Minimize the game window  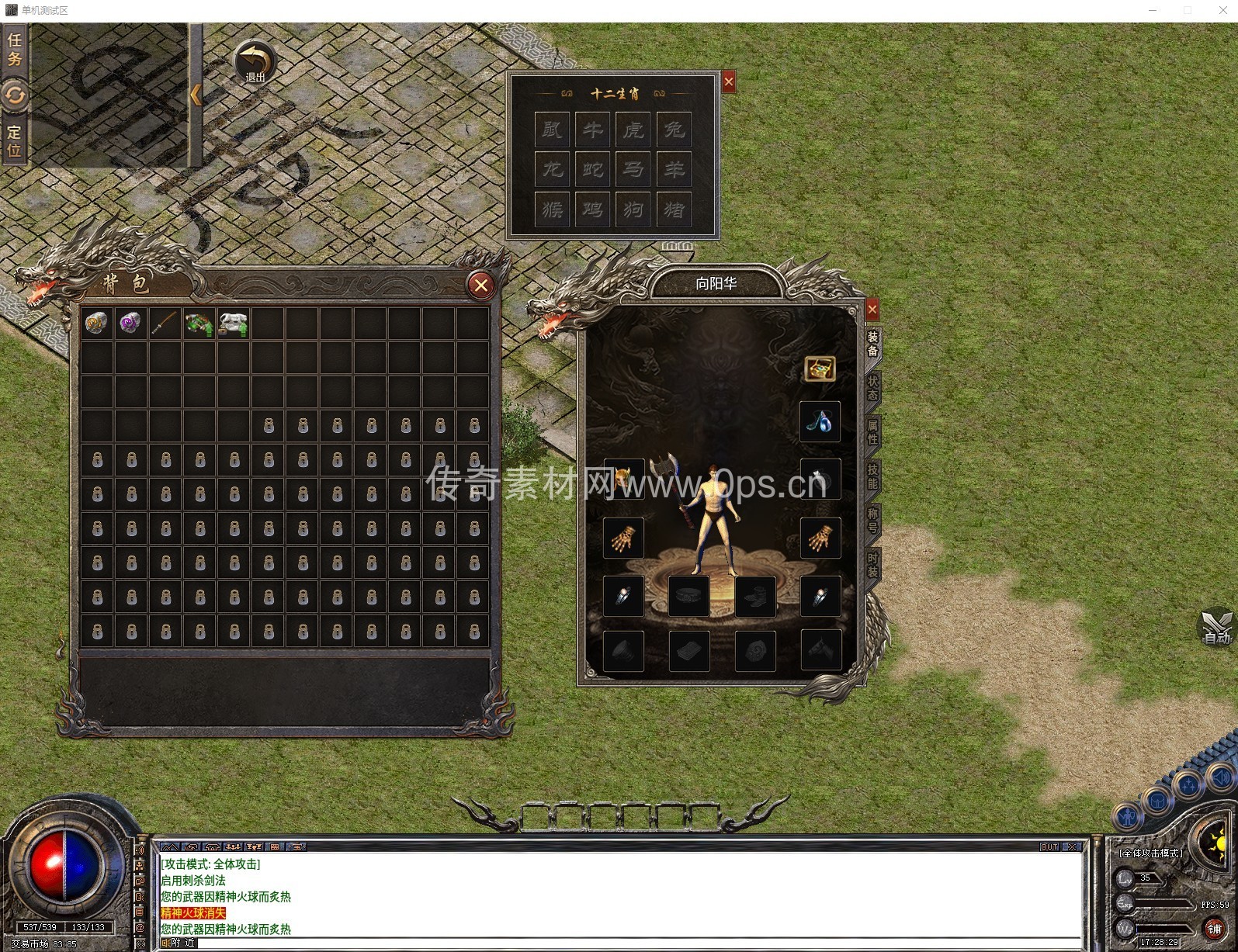coord(1153,10)
